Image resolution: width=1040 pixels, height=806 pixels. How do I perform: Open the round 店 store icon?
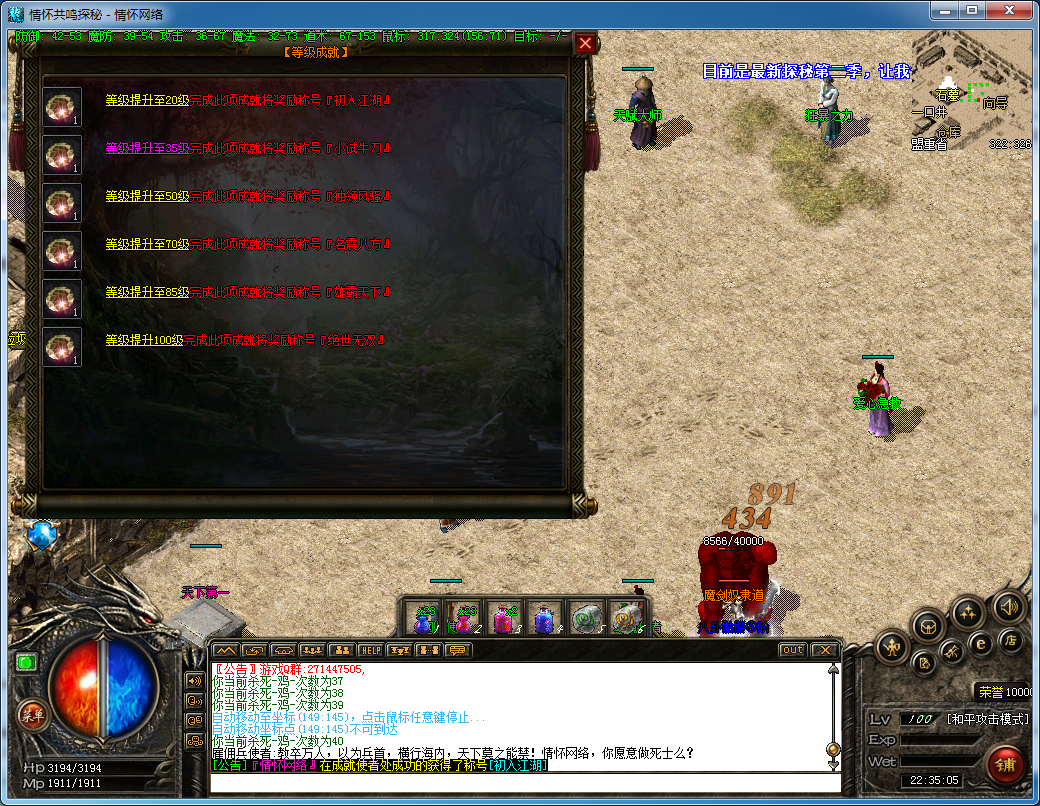pyautogui.click(x=1010, y=640)
